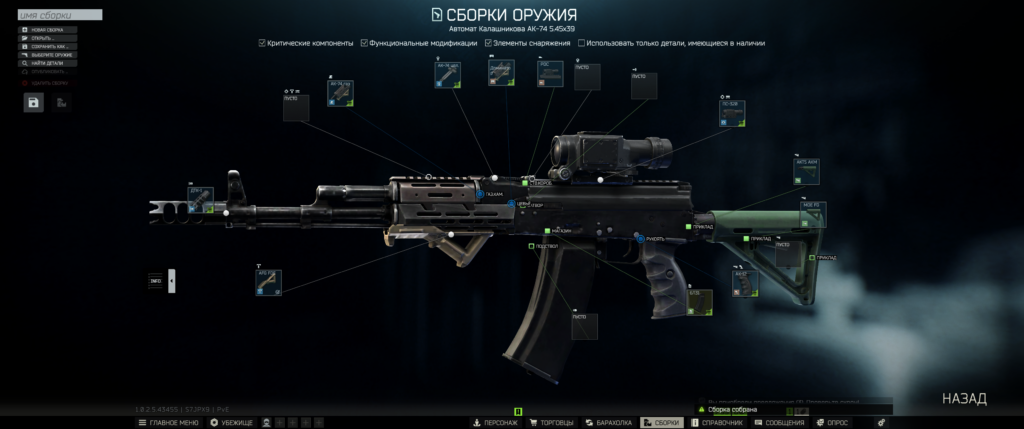
Task: Toggle Функциональные модификации checkbox
Action: [365, 43]
